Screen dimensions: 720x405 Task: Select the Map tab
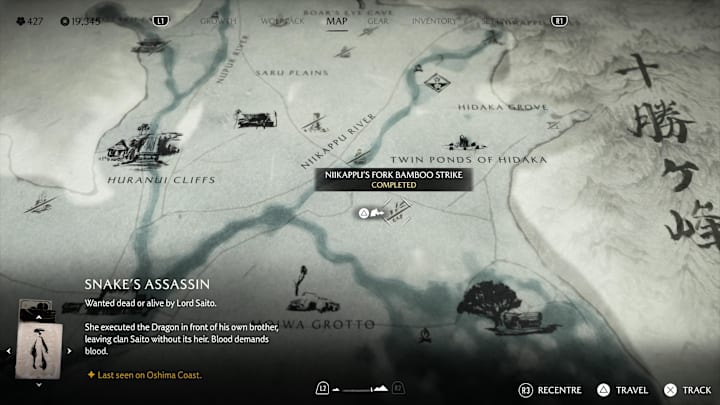[x=337, y=20]
